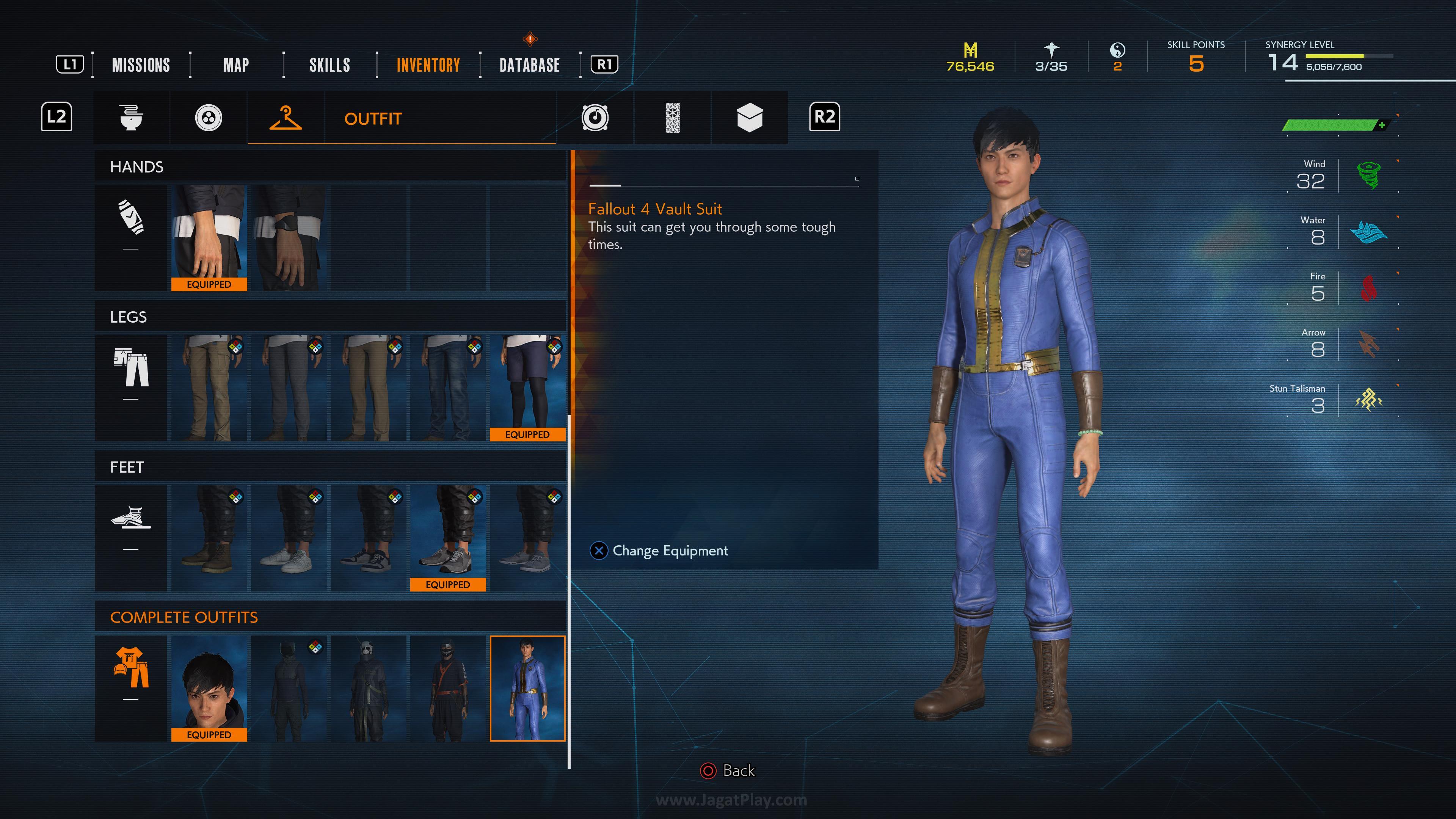Open the talisman strip category

click(x=672, y=118)
